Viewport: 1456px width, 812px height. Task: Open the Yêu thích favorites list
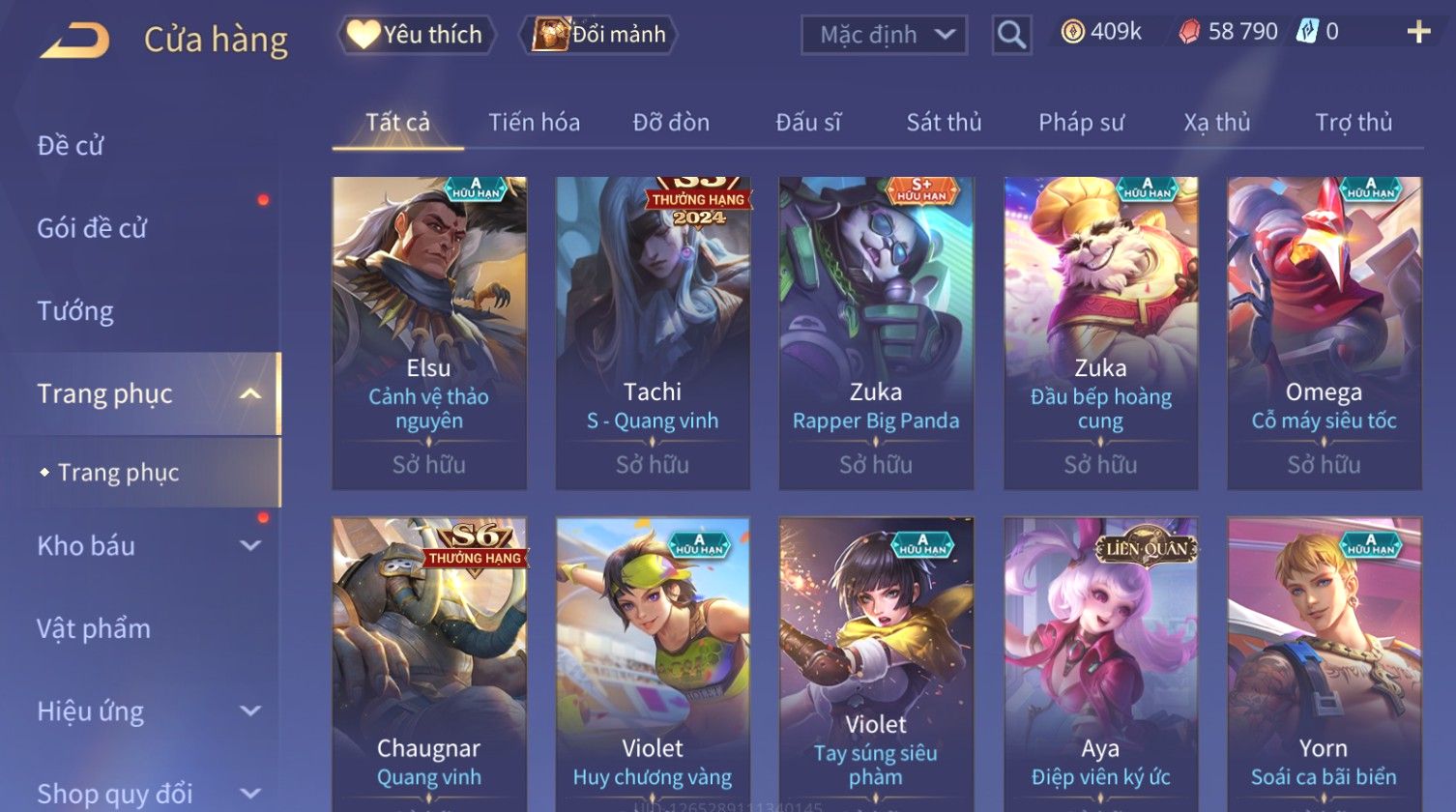pos(417,35)
